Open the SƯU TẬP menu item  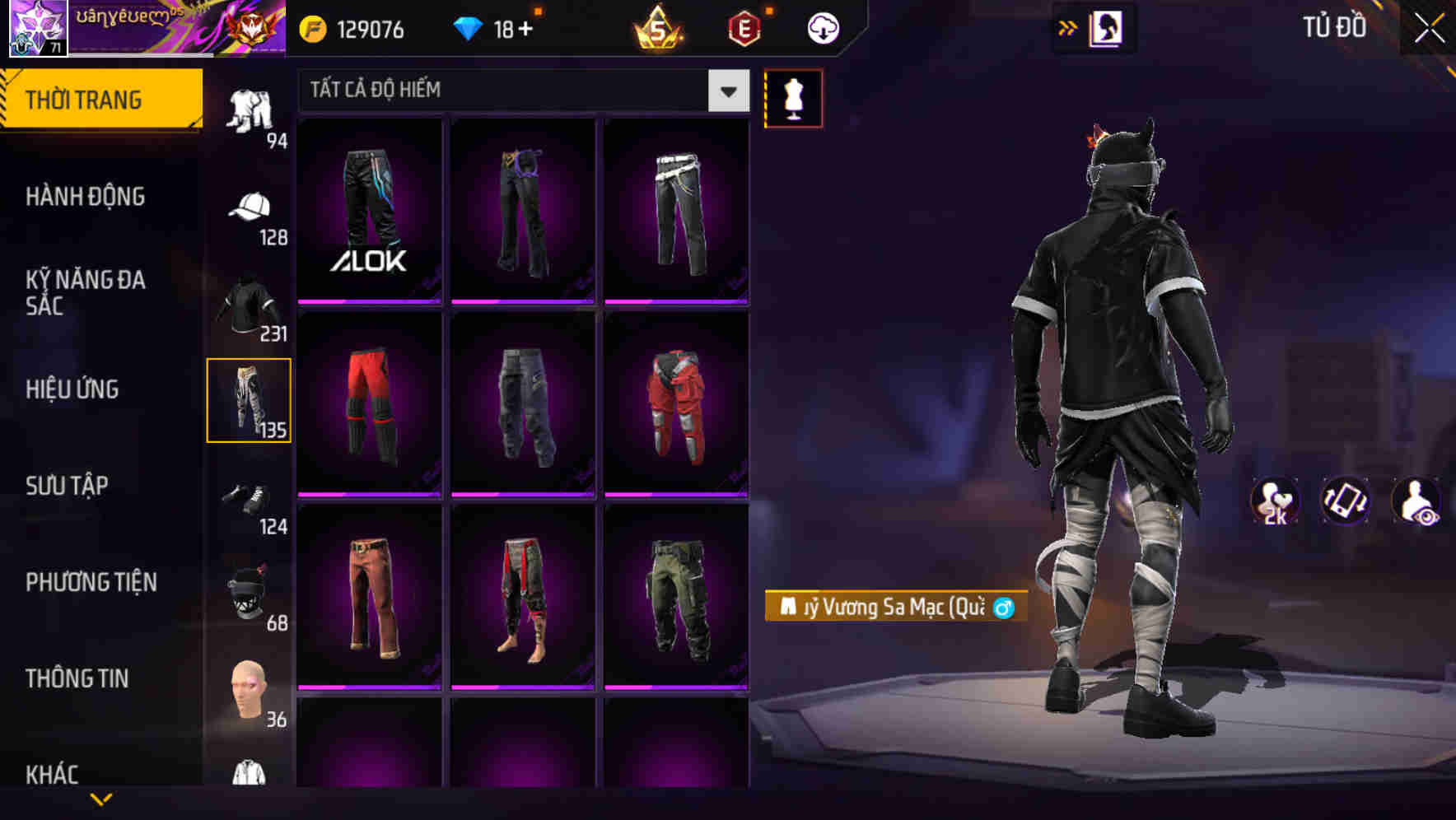[66, 486]
